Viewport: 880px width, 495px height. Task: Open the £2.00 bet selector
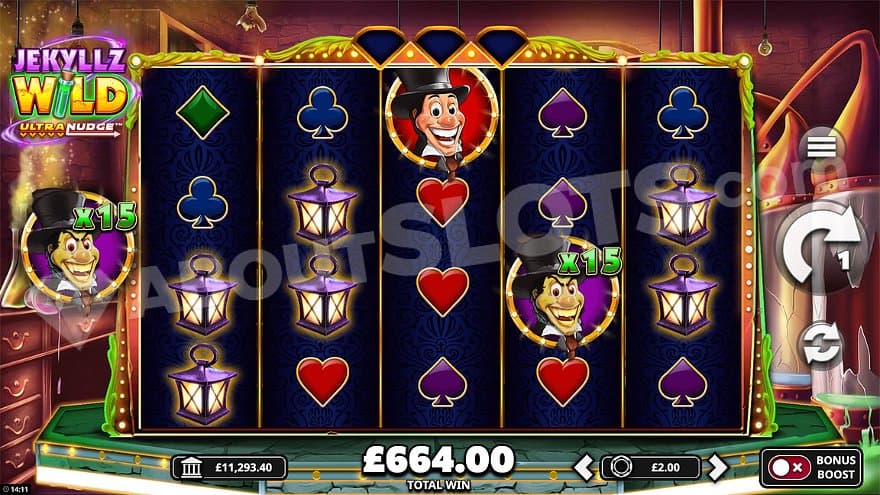click(x=650, y=467)
